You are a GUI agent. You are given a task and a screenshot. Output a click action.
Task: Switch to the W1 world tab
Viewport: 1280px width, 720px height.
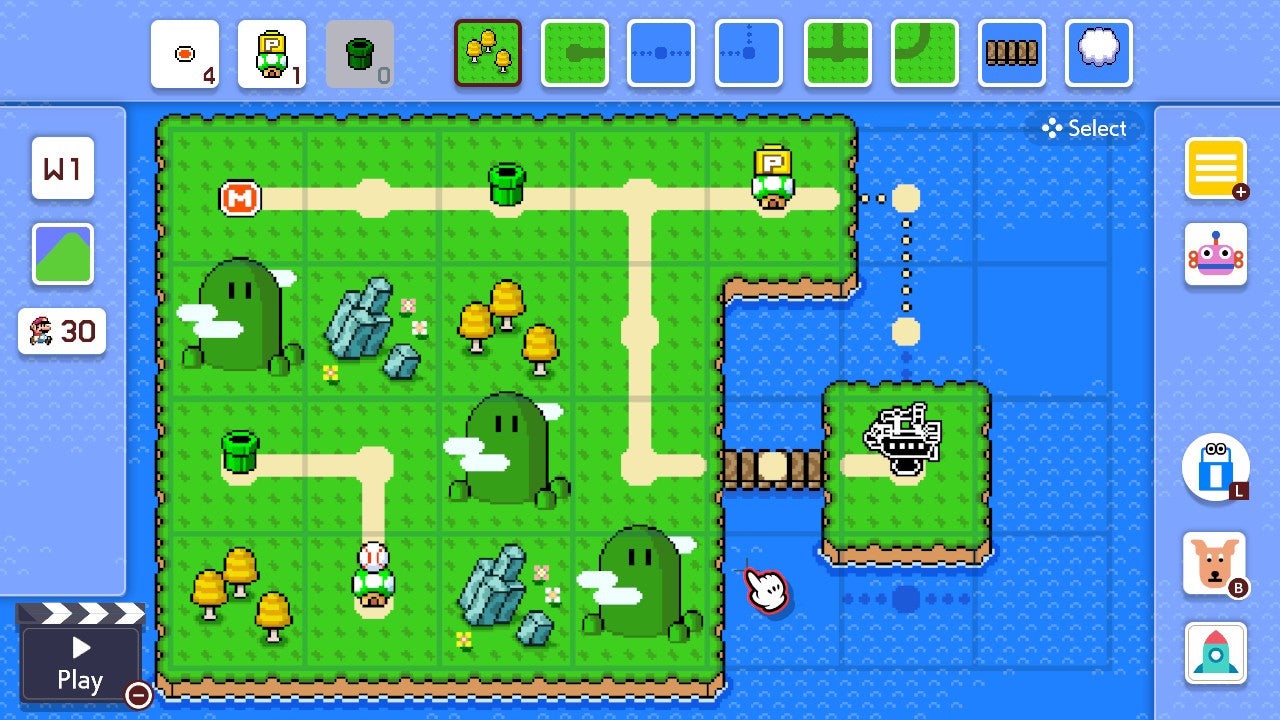[x=62, y=170]
